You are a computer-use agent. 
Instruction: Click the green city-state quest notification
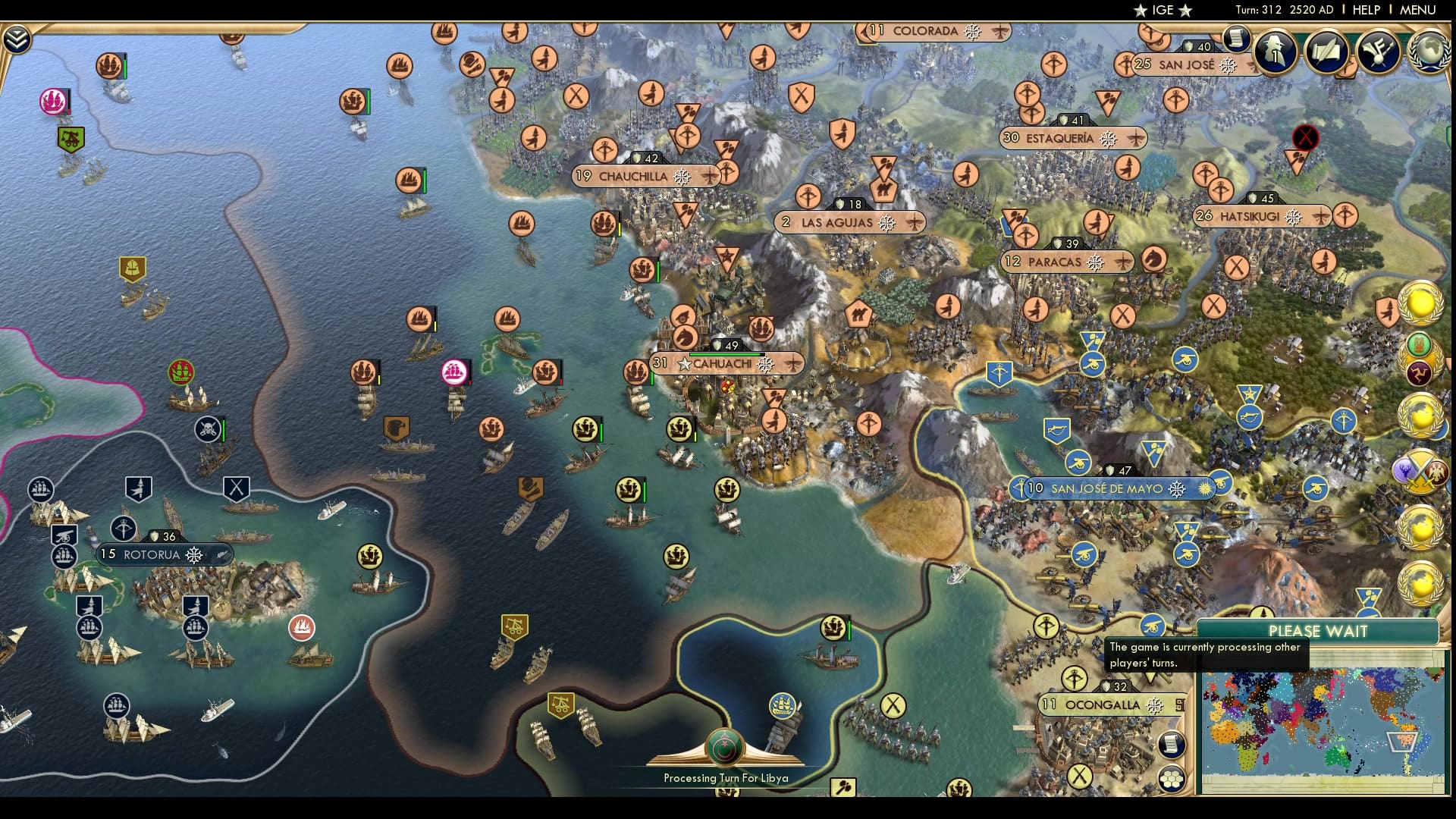[x=1420, y=345]
